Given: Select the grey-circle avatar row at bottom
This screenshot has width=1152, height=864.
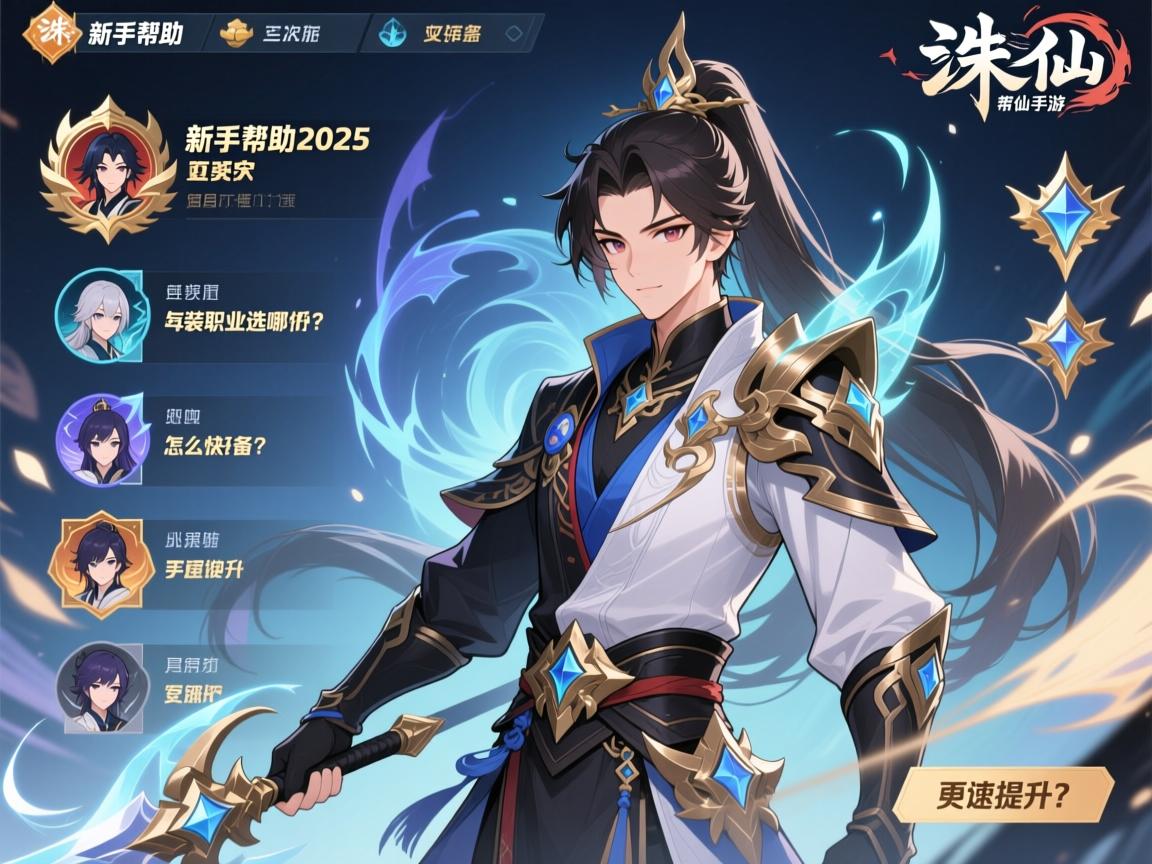Looking at the screenshot, I should pos(193,692).
